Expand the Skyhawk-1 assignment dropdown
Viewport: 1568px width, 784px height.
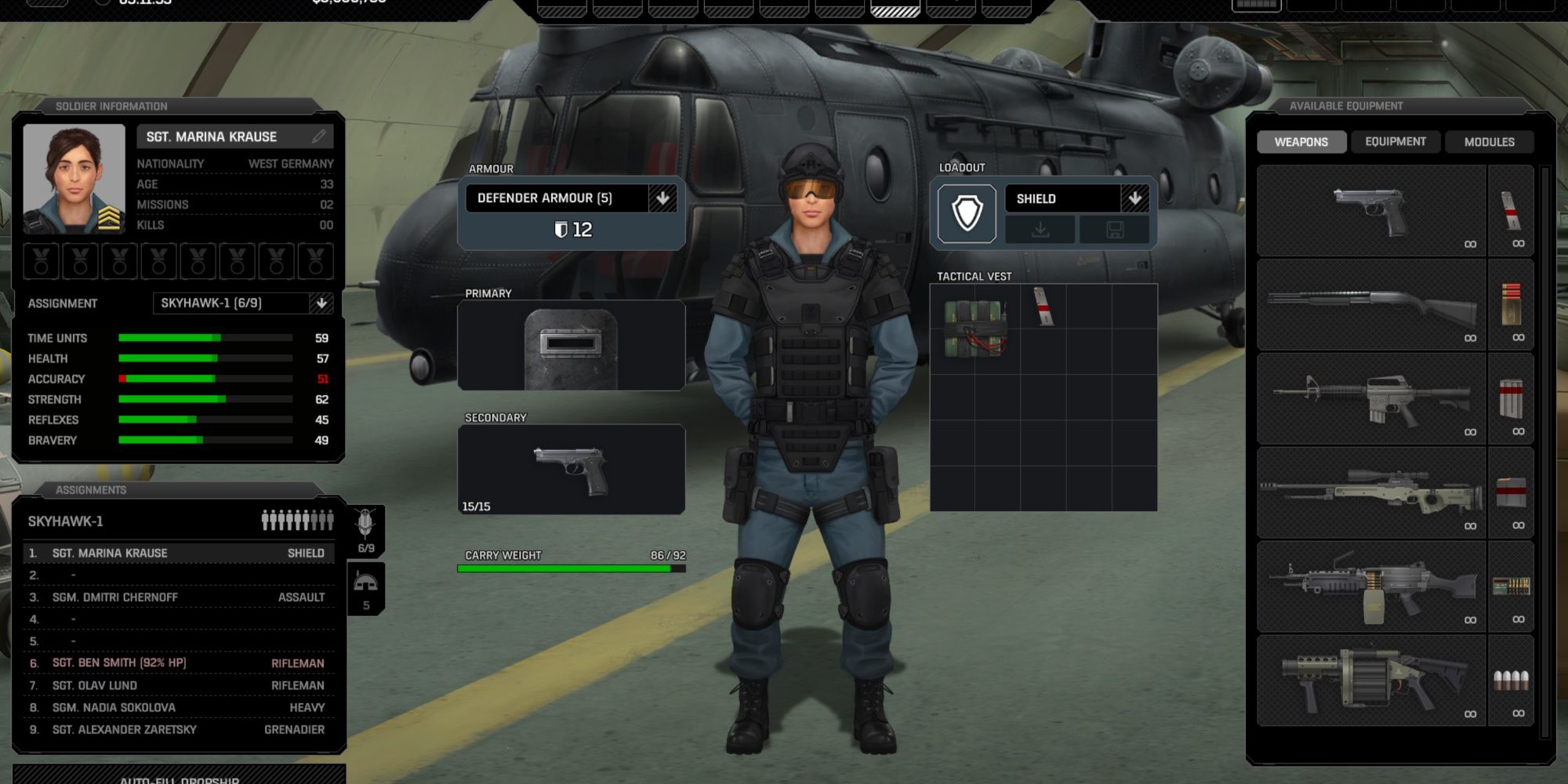coord(323,303)
